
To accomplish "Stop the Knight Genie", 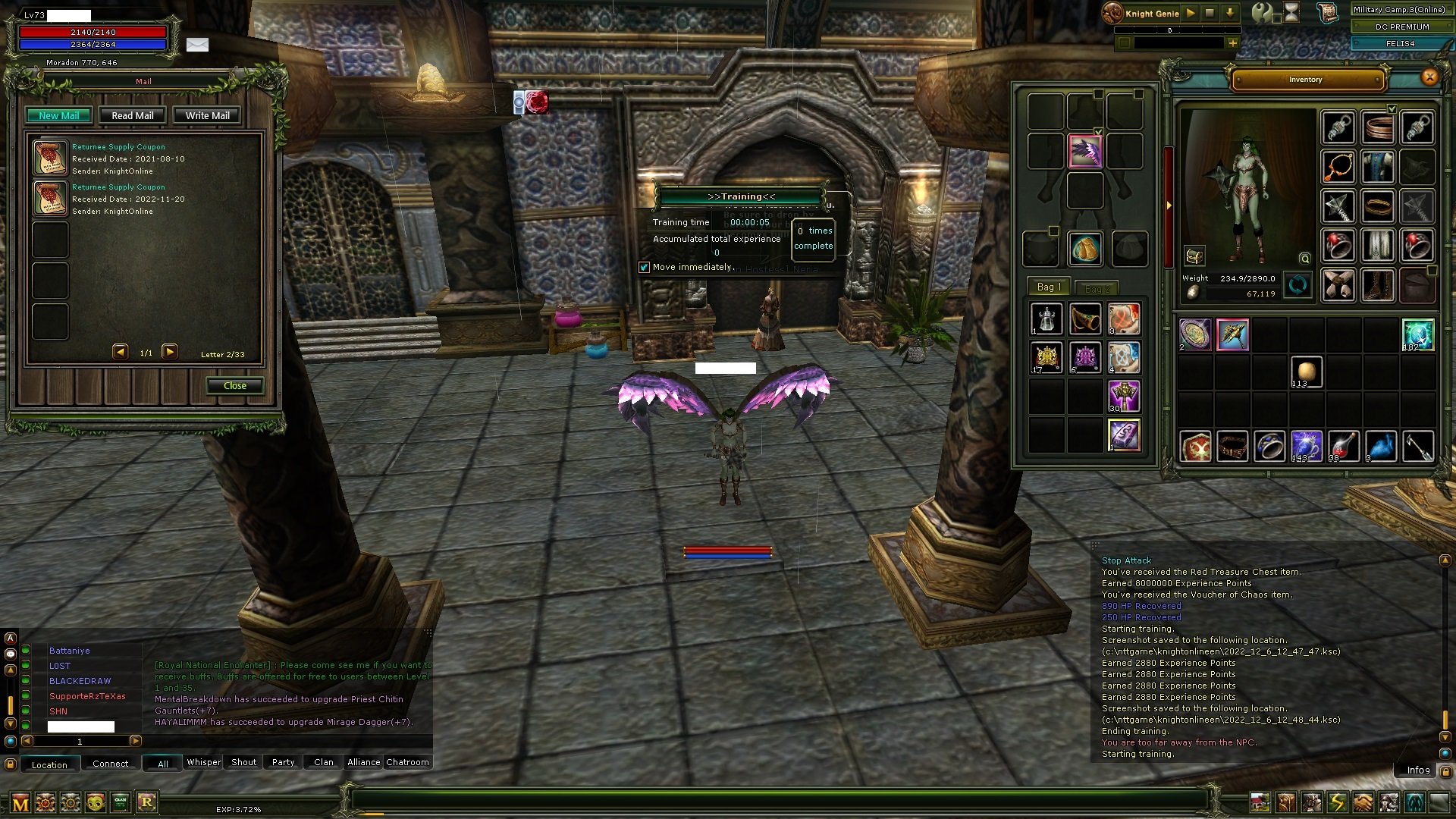I will click(1210, 13).
